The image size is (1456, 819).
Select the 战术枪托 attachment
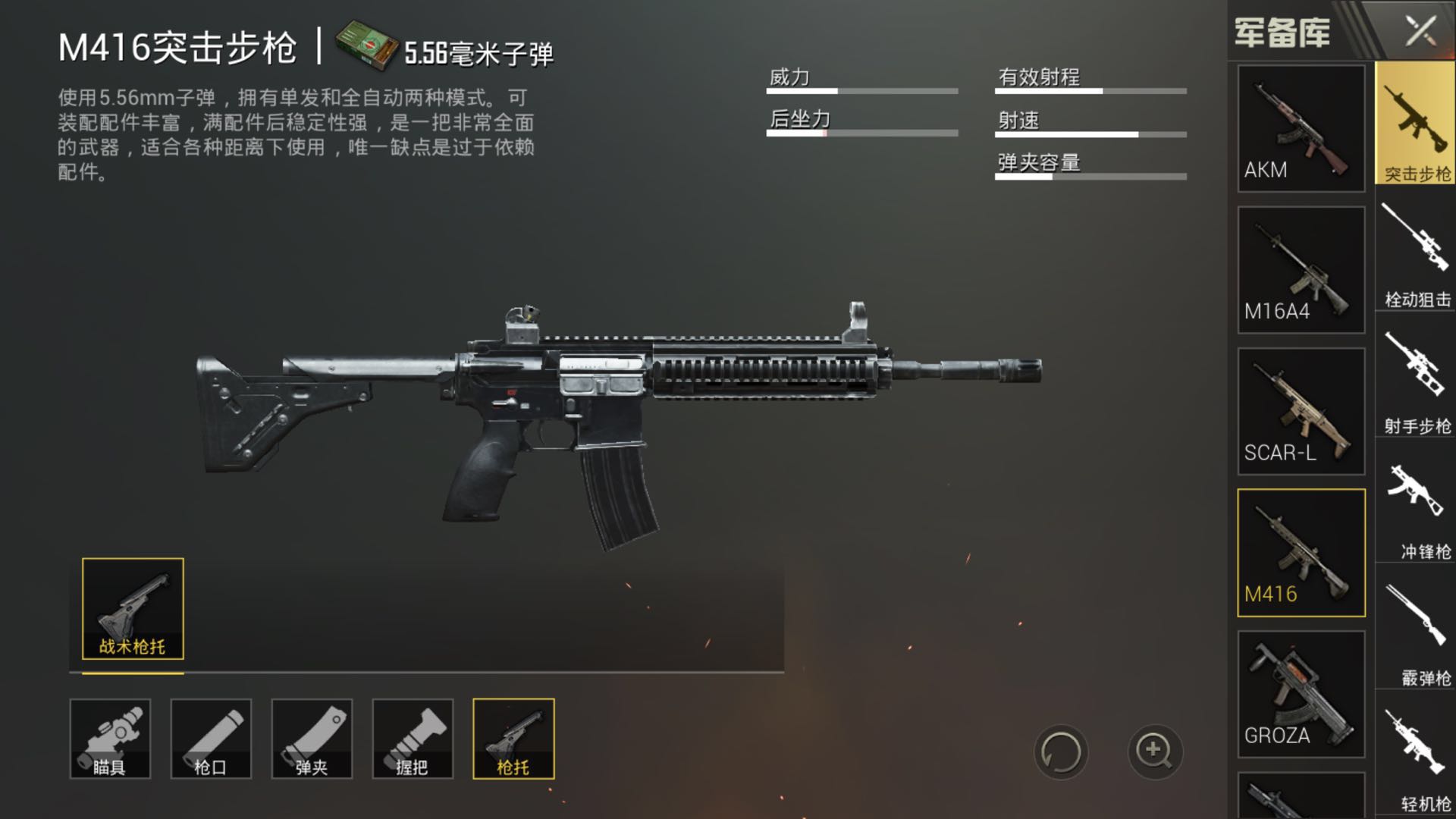[133, 608]
